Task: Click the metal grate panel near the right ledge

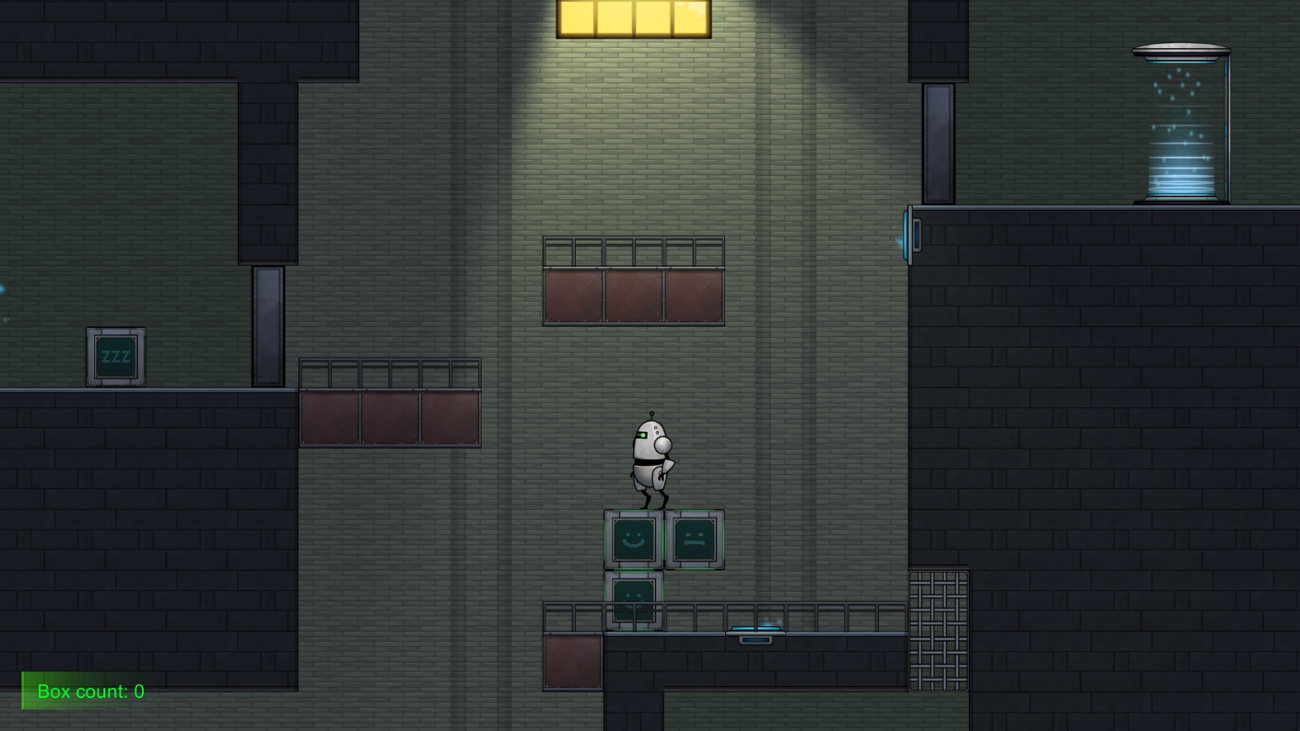Action: tap(940, 630)
